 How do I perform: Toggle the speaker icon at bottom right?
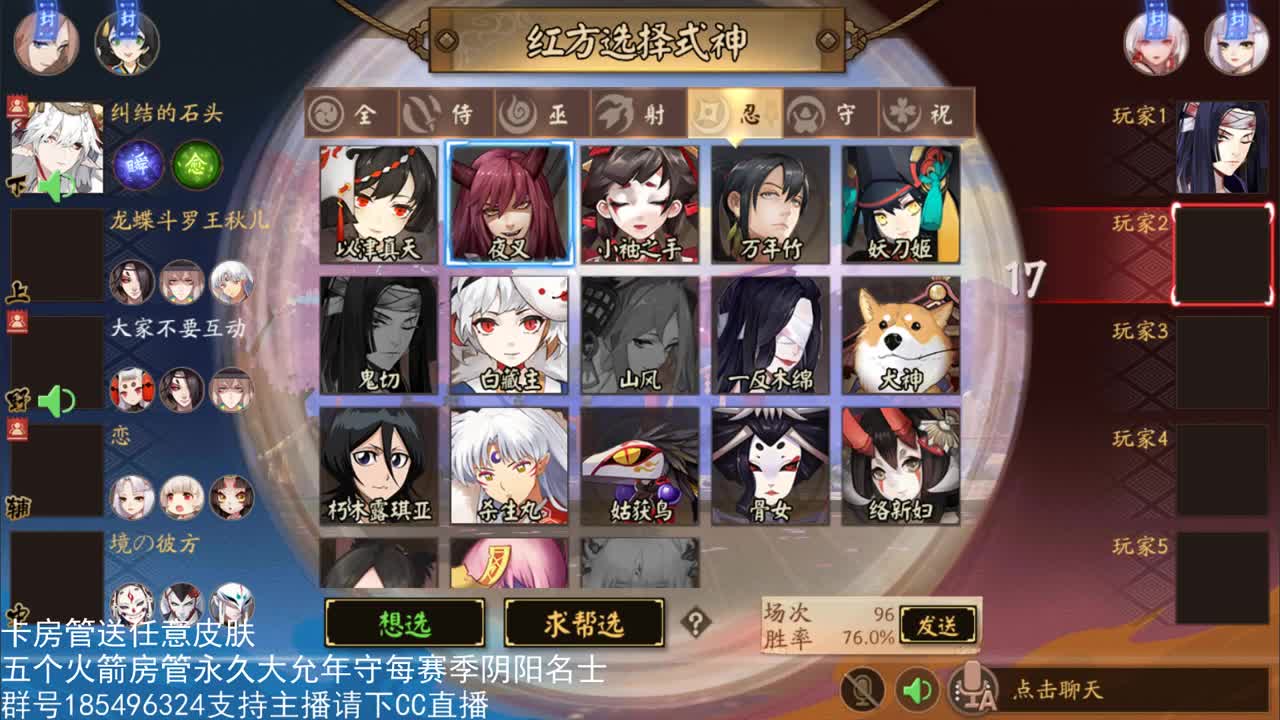[x=915, y=690]
